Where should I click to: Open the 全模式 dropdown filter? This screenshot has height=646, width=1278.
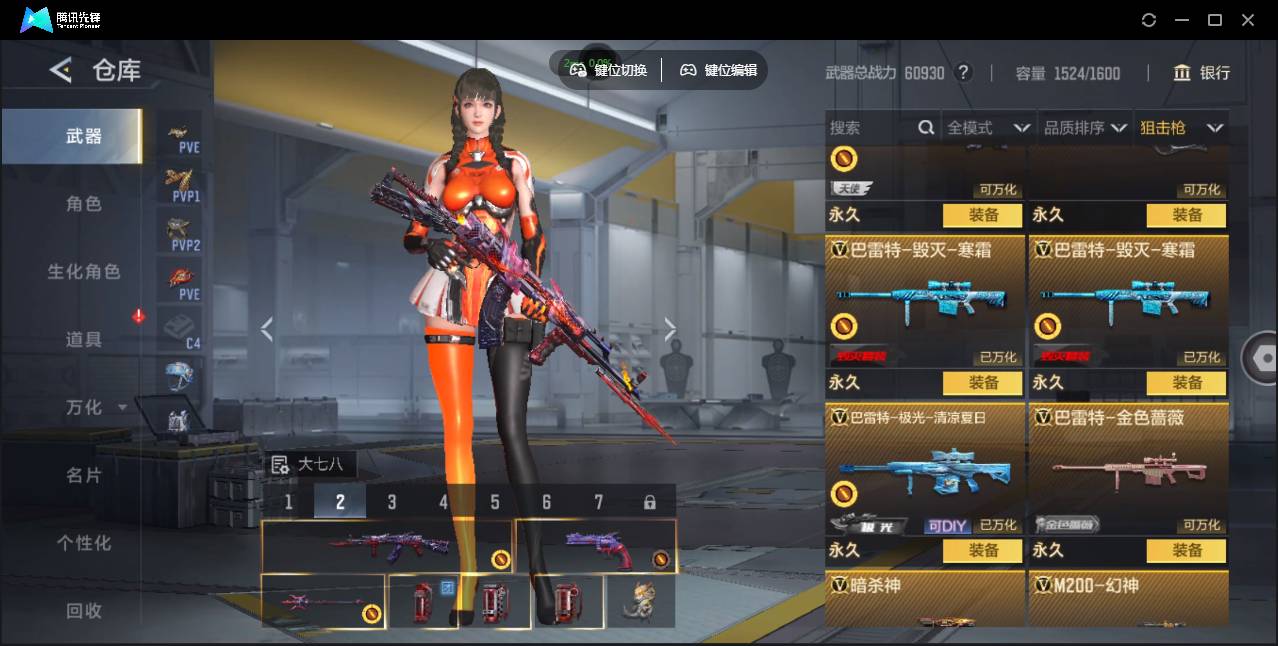point(988,128)
